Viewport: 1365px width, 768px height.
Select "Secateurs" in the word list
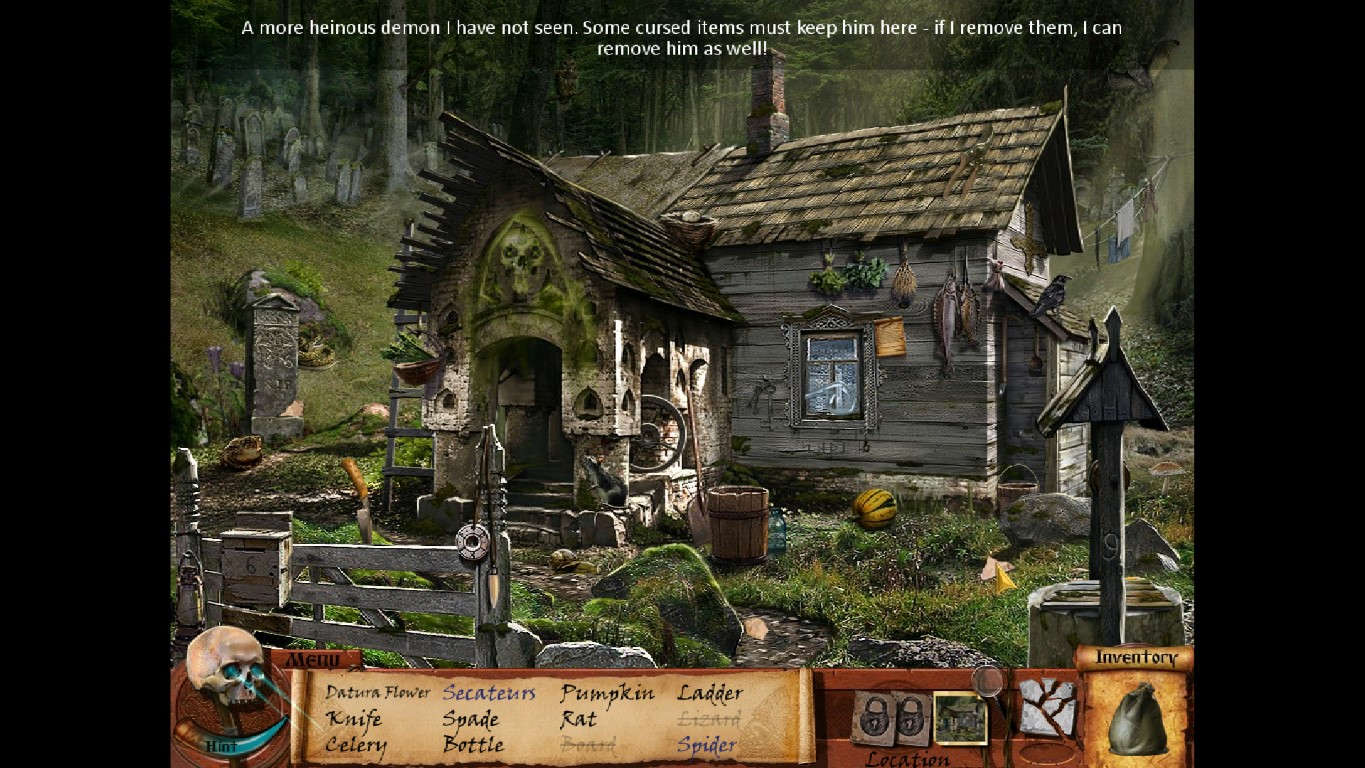[x=487, y=692]
